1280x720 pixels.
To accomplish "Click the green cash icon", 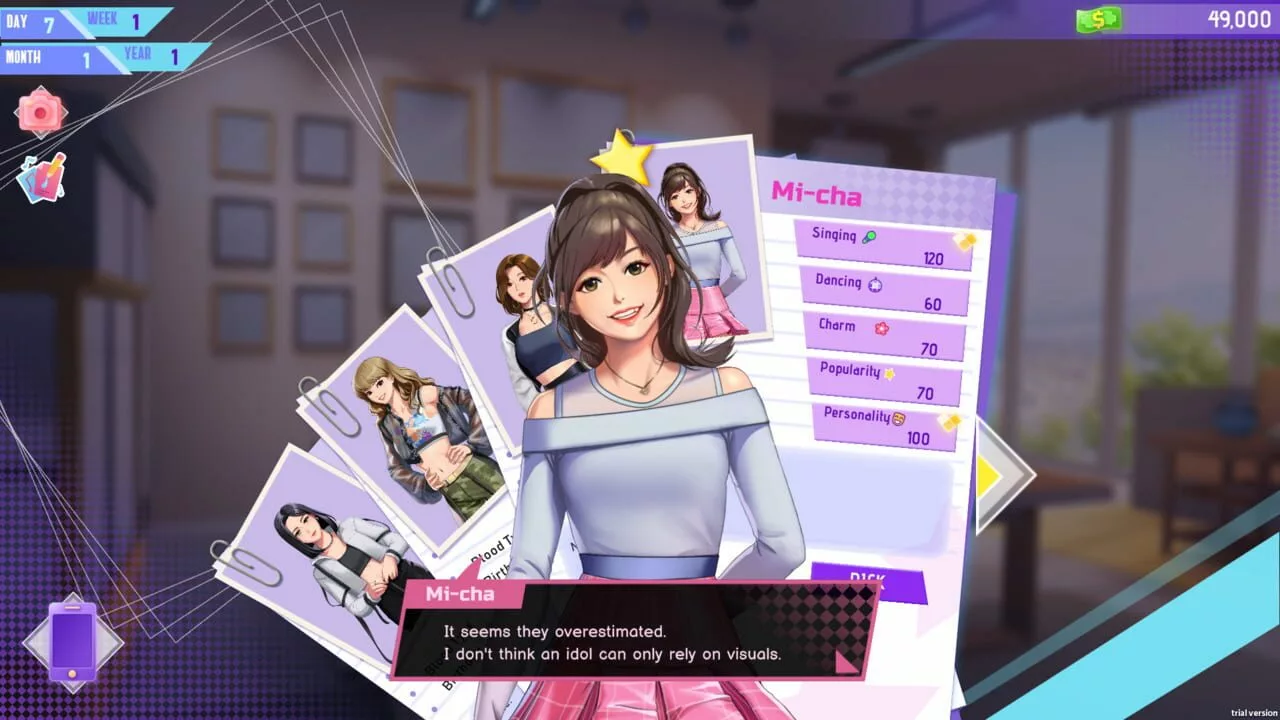I will click(x=1099, y=19).
